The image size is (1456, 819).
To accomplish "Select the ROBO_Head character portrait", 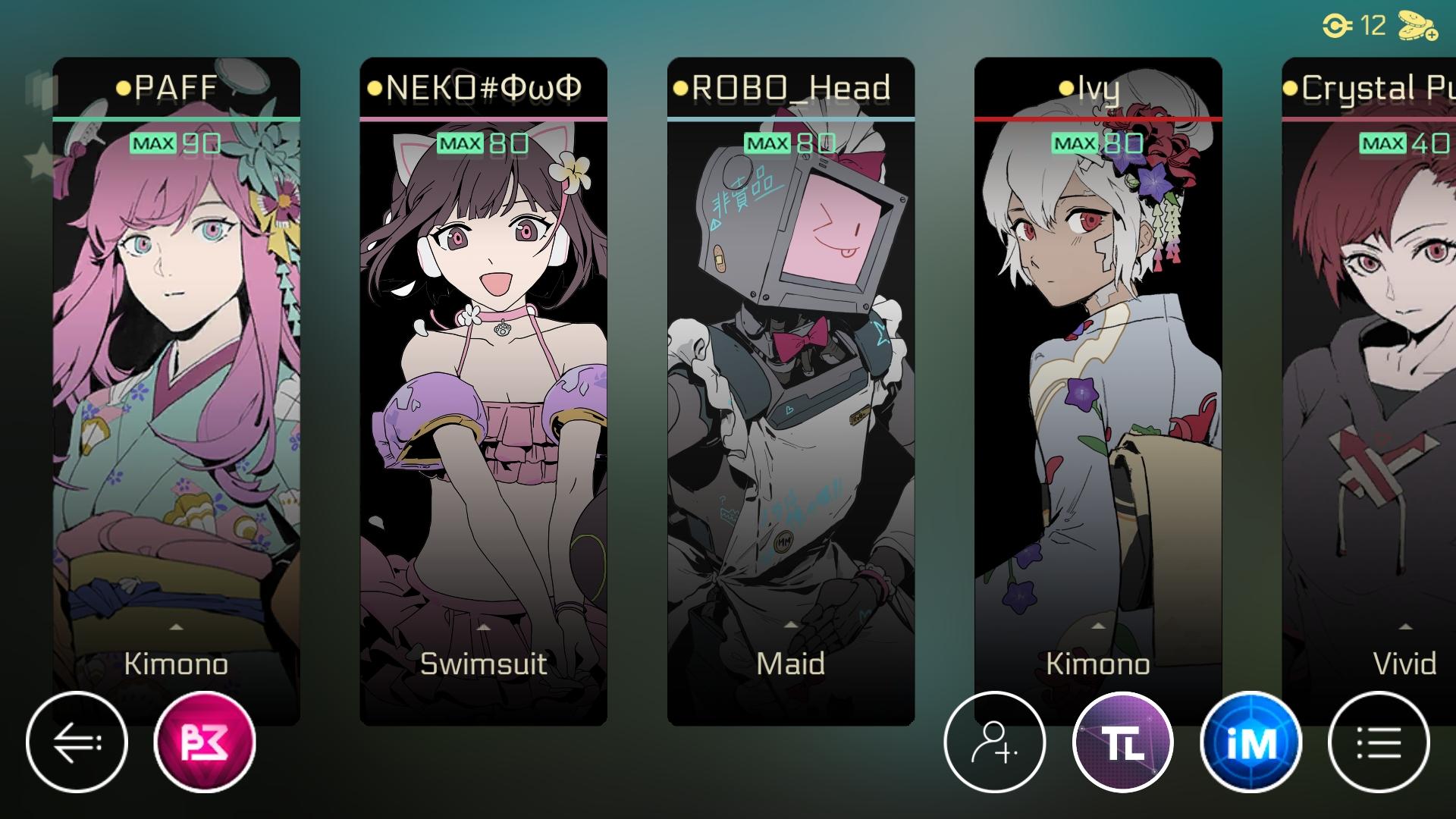I will 791,379.
